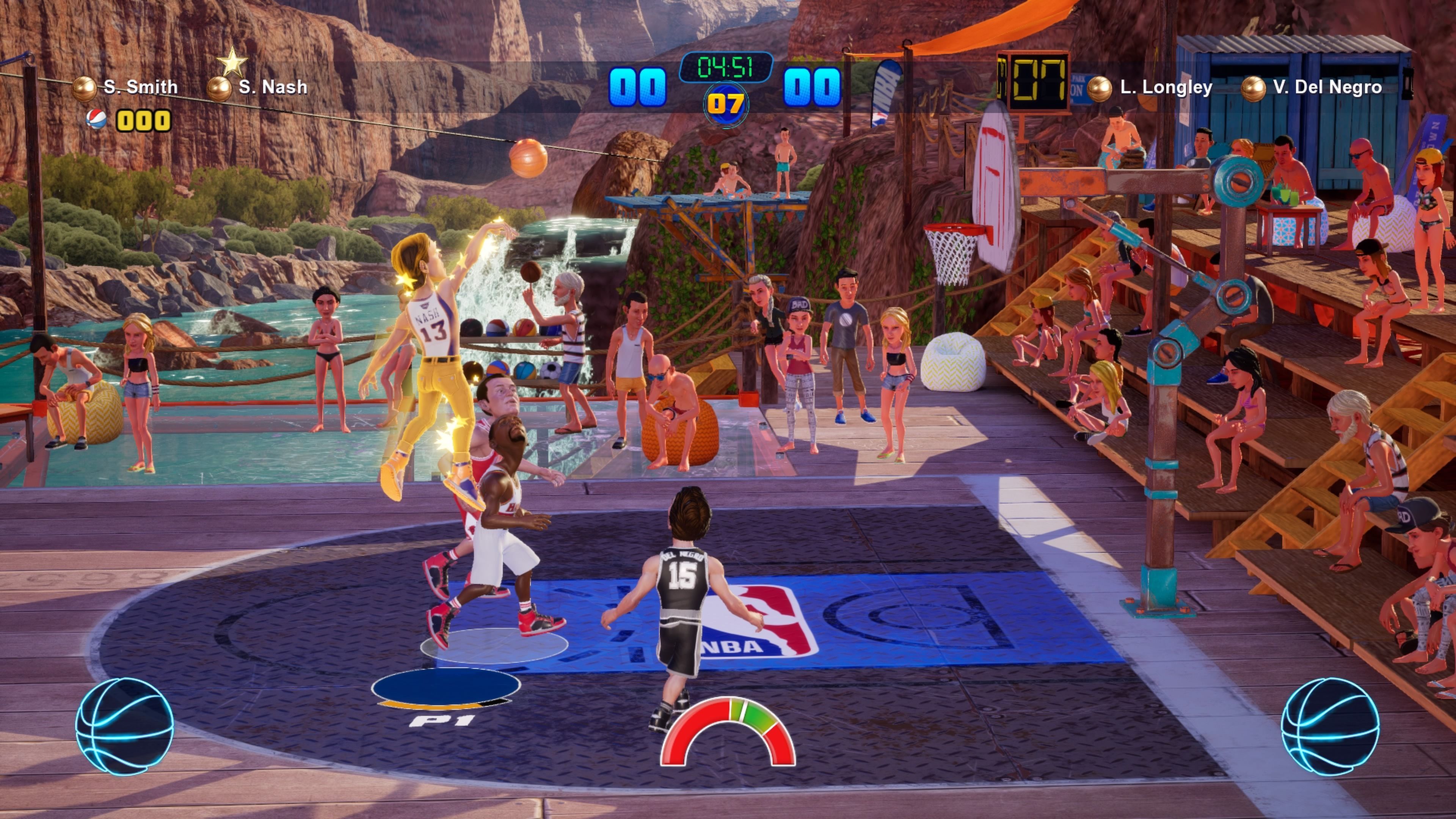The width and height of the screenshot is (1456, 819).
Task: Click the gold star above S. Nash
Action: (x=232, y=61)
